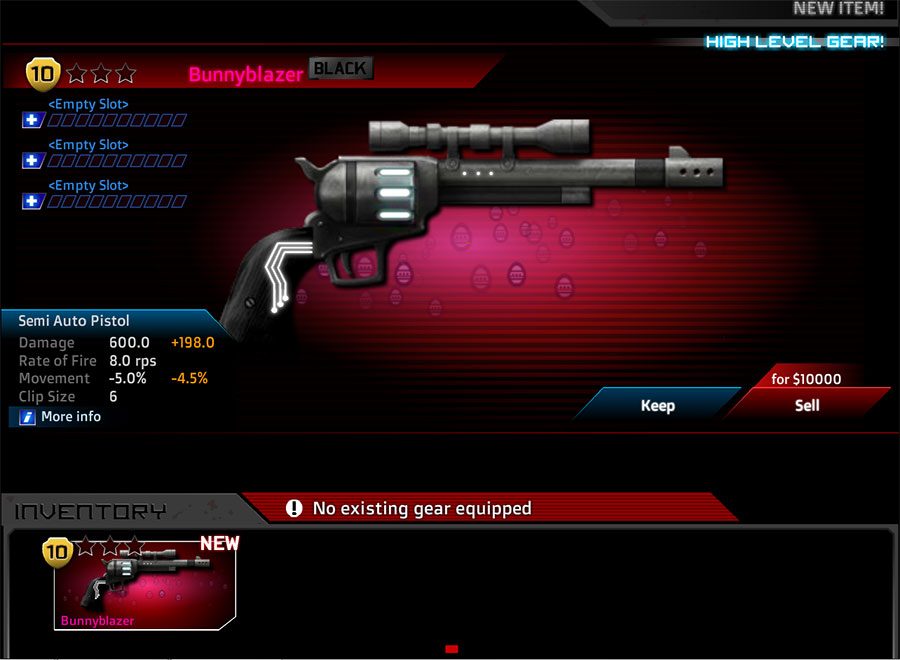Sell the weapon for $10000

pos(806,404)
